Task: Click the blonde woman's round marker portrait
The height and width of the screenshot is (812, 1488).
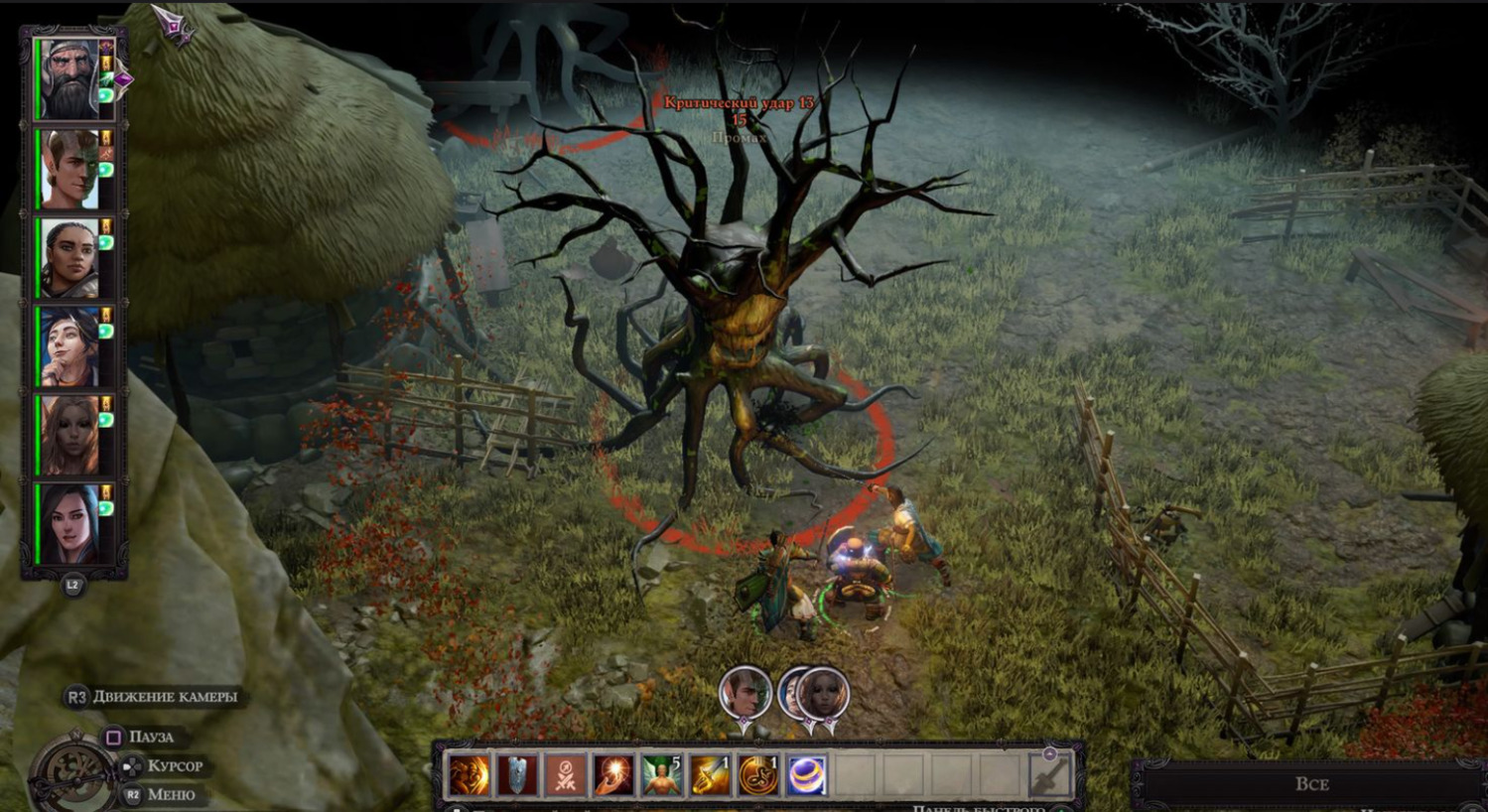Action: pyautogui.click(x=824, y=693)
